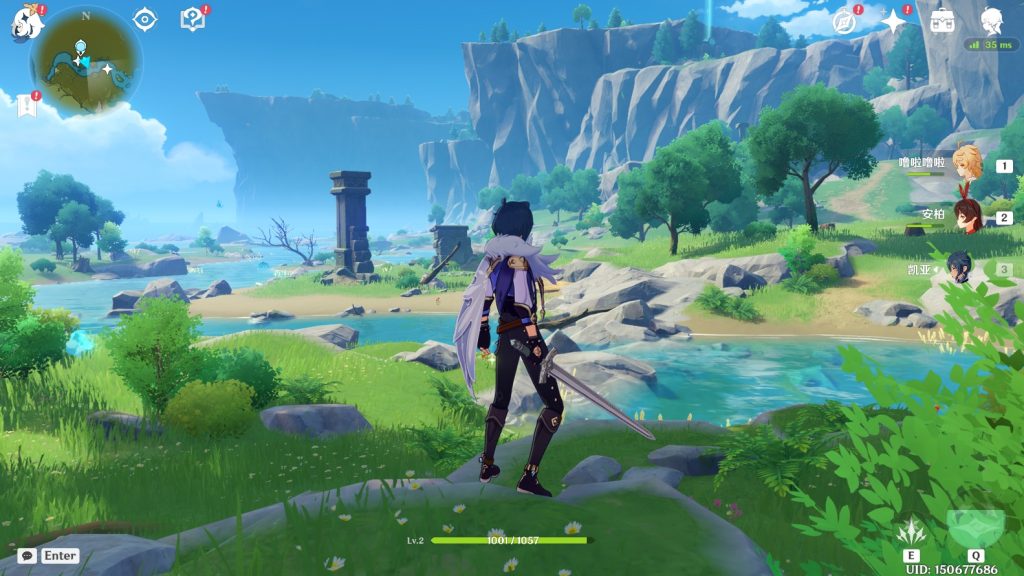Open the circular minimap
The width and height of the screenshot is (1024, 576).
click(x=86, y=60)
